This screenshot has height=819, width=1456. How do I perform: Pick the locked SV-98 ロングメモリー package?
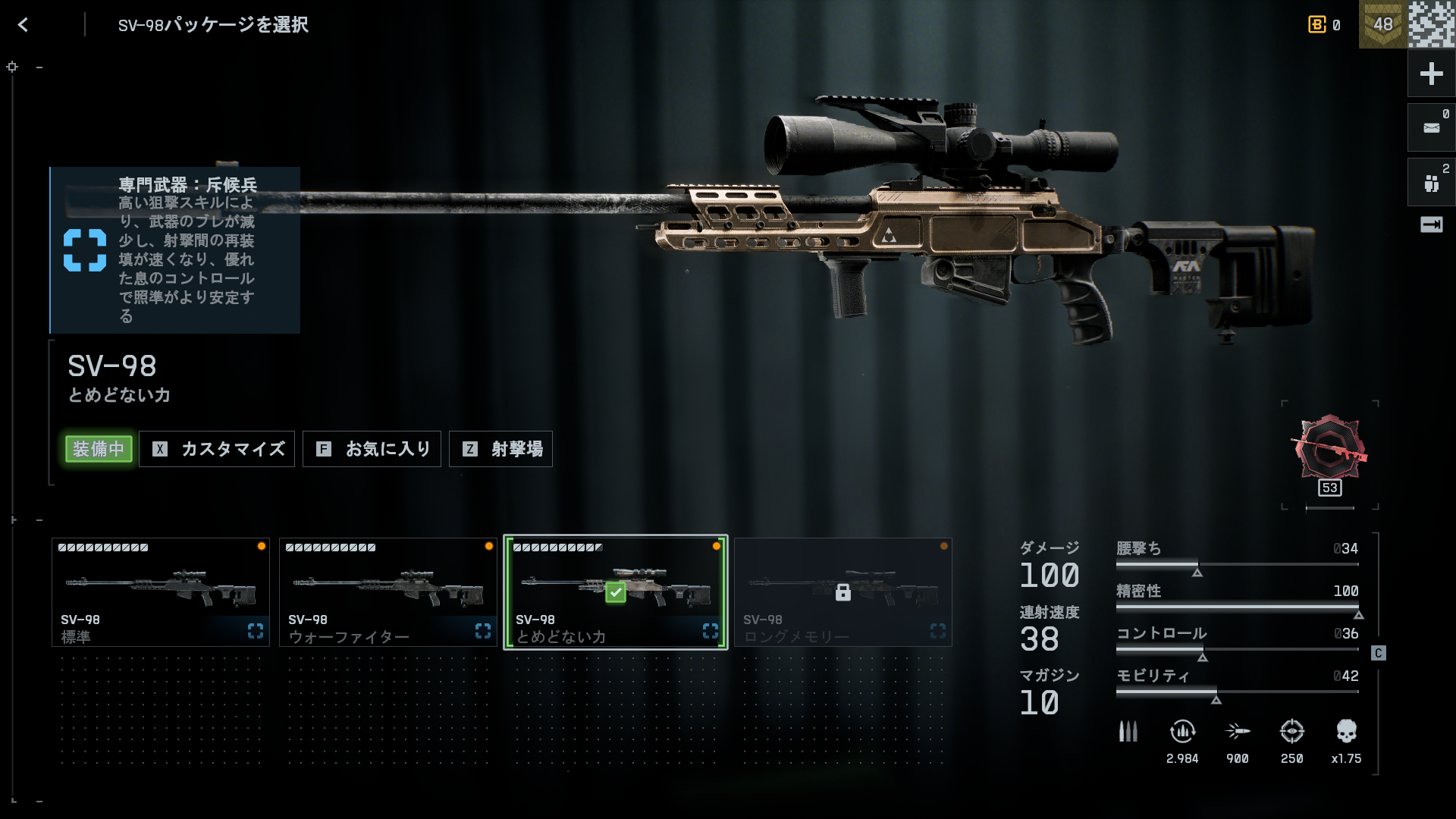click(843, 592)
